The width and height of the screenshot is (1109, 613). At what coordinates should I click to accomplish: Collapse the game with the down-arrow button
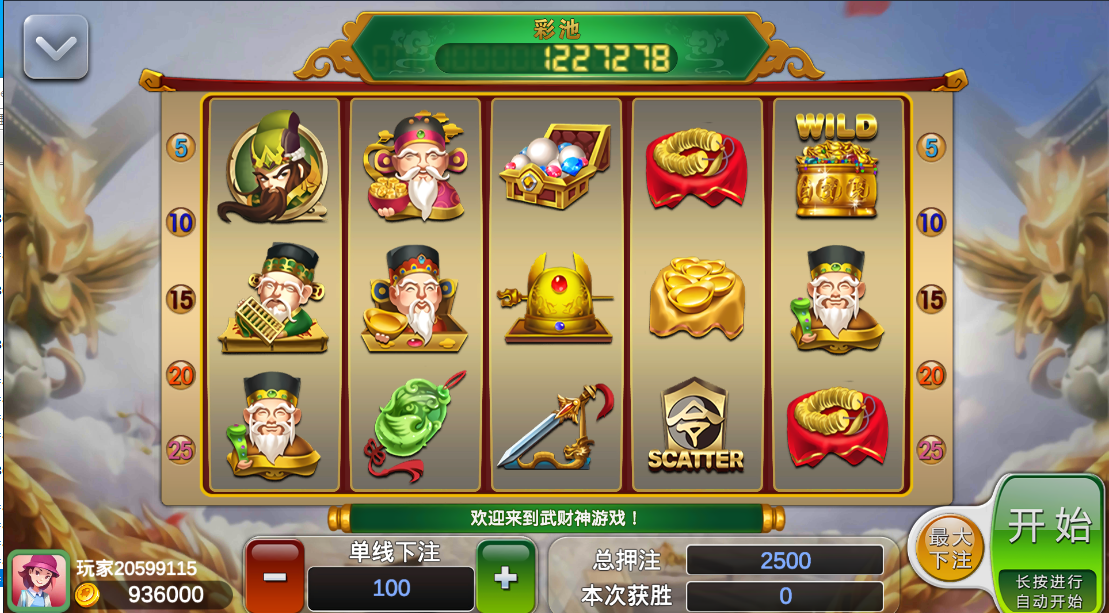56,47
